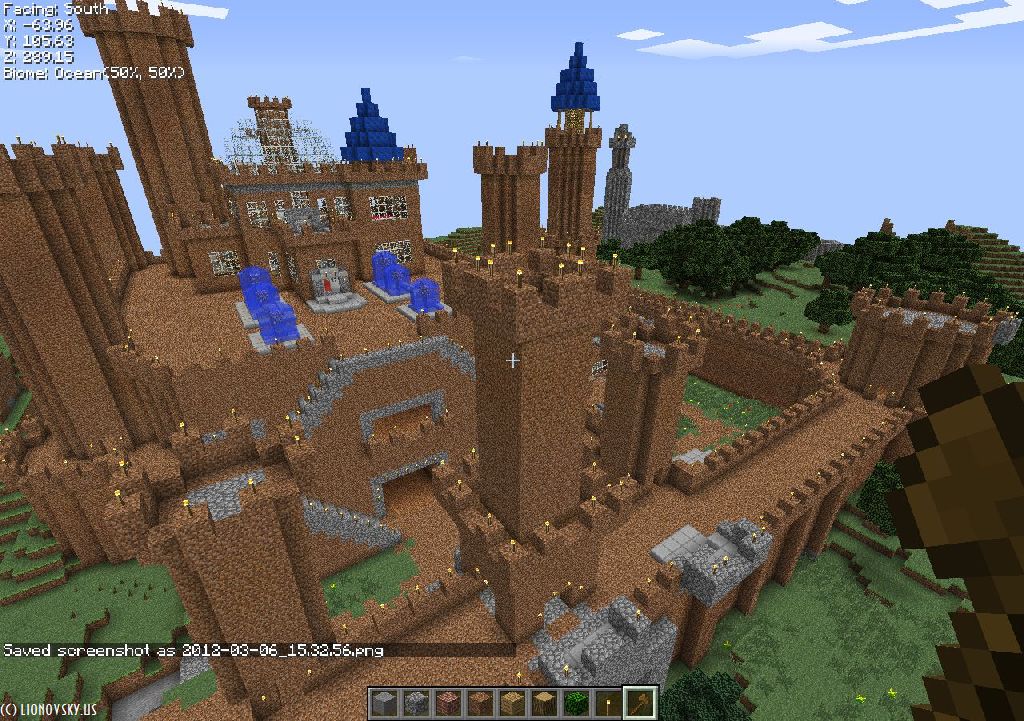The height and width of the screenshot is (721, 1024).
Task: Select the smooth stone block slot
Action: [383, 703]
